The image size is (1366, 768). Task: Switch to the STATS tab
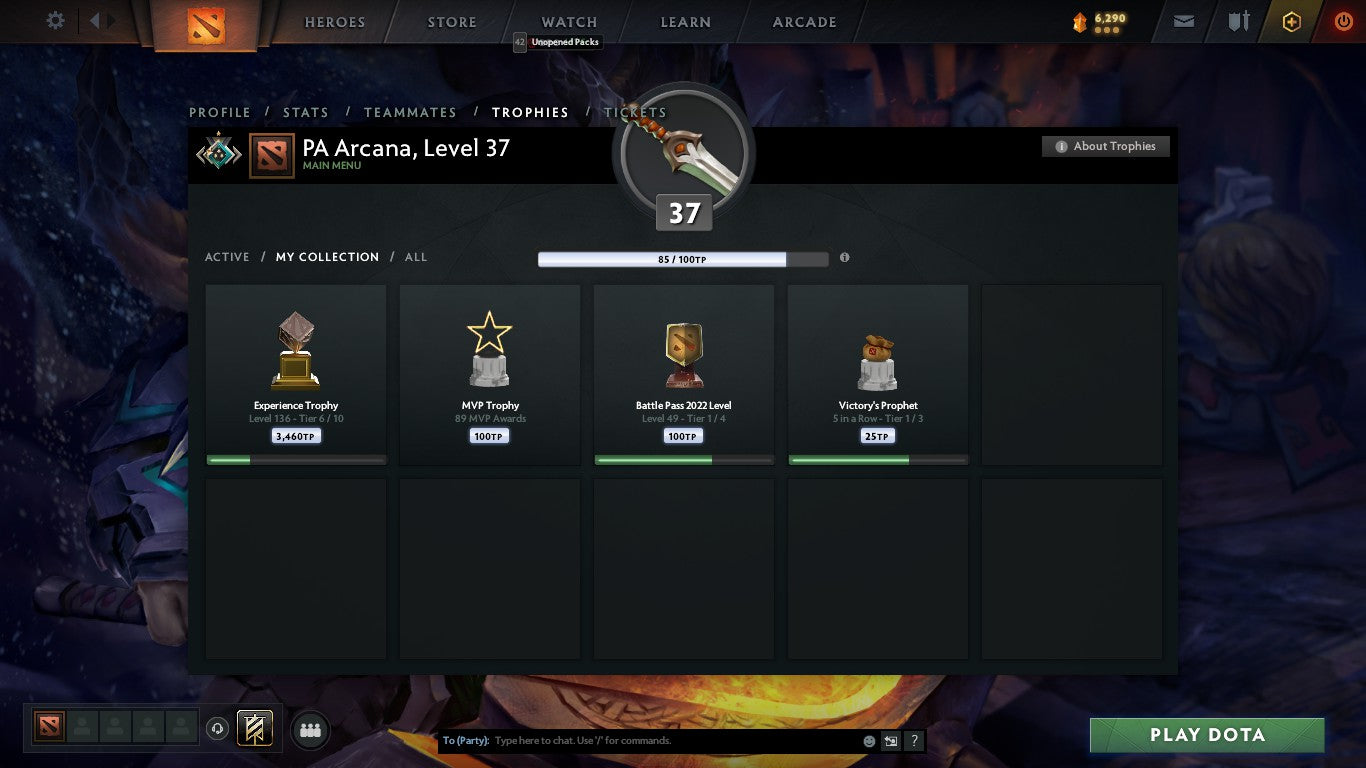[305, 112]
